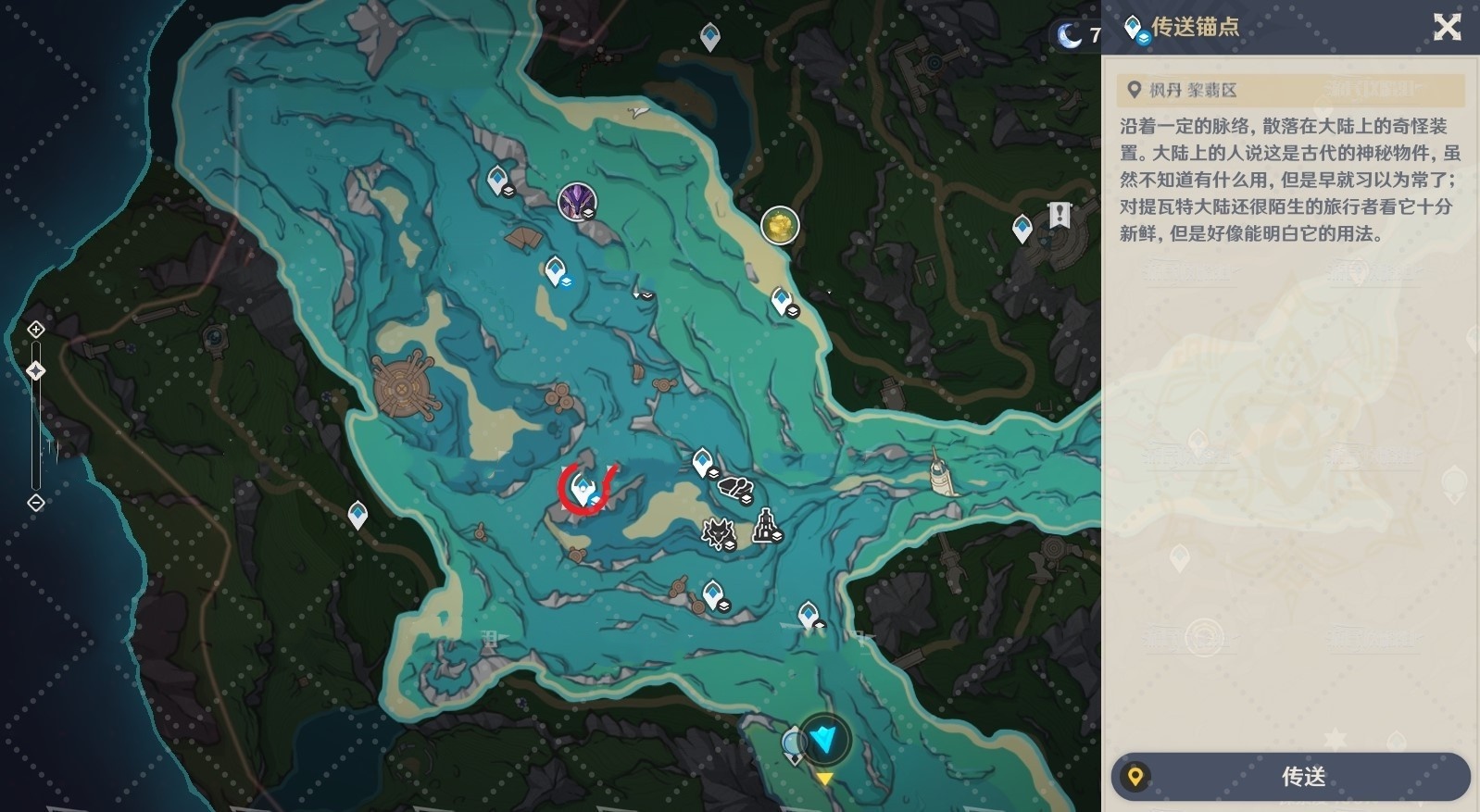Zoom in with the map plus button
This screenshot has height=812, width=1480.
pos(35,330)
